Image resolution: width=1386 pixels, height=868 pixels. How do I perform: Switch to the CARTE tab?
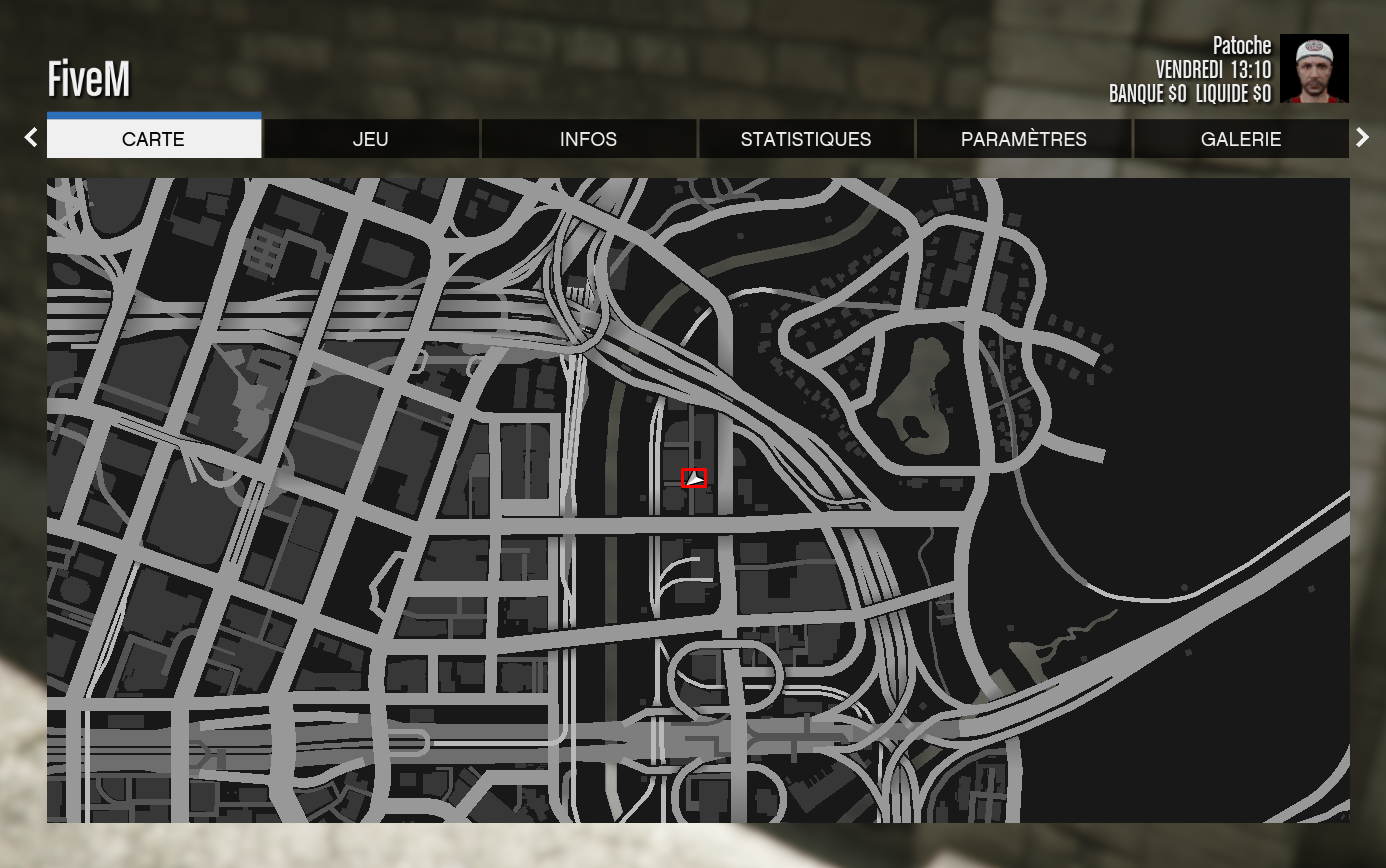pos(154,139)
